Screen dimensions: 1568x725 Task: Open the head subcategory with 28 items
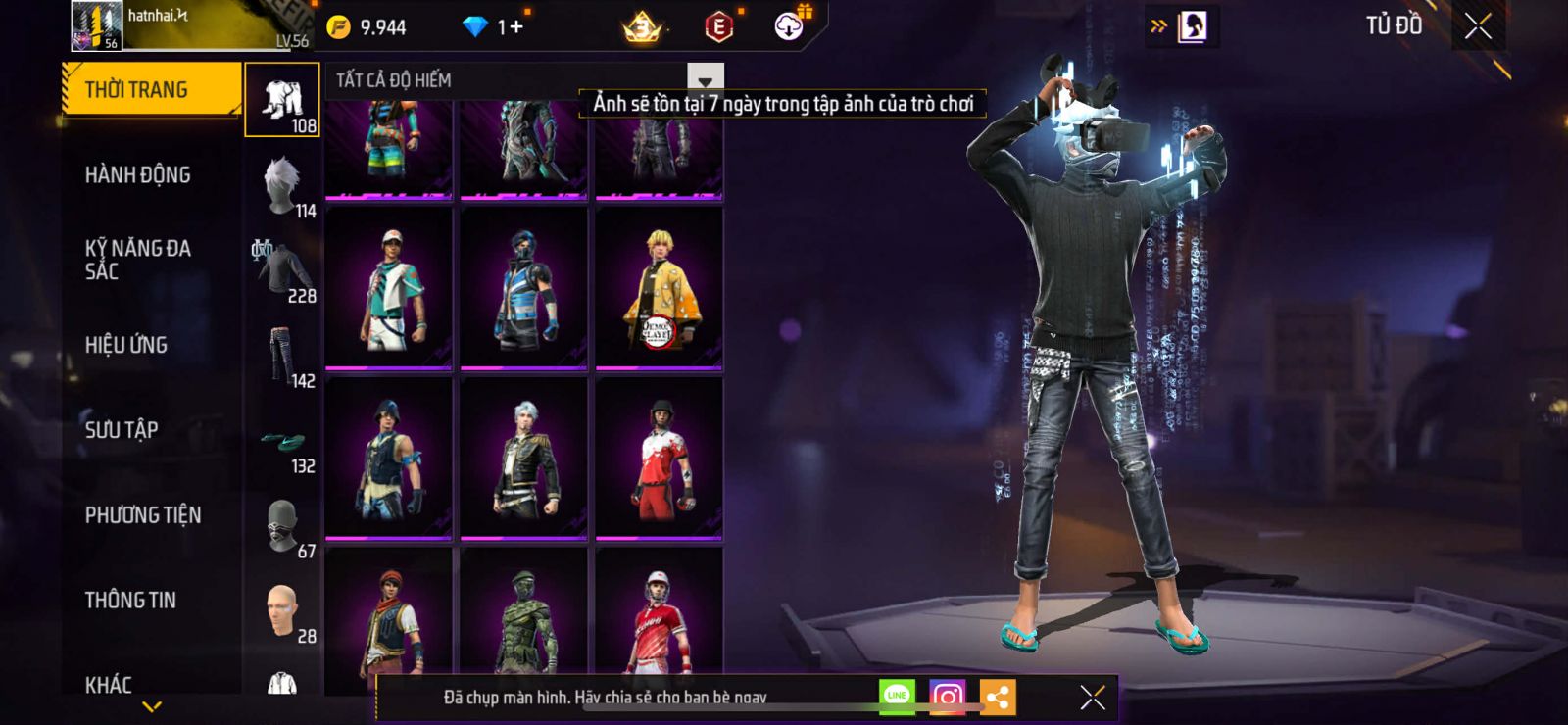282,612
